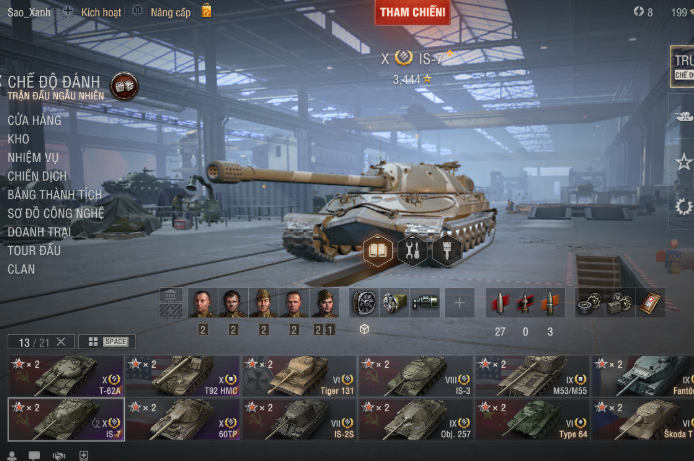Viewport: 694px width, 461px height.
Task: Select the T92 HMC tank
Action: pos(182,376)
